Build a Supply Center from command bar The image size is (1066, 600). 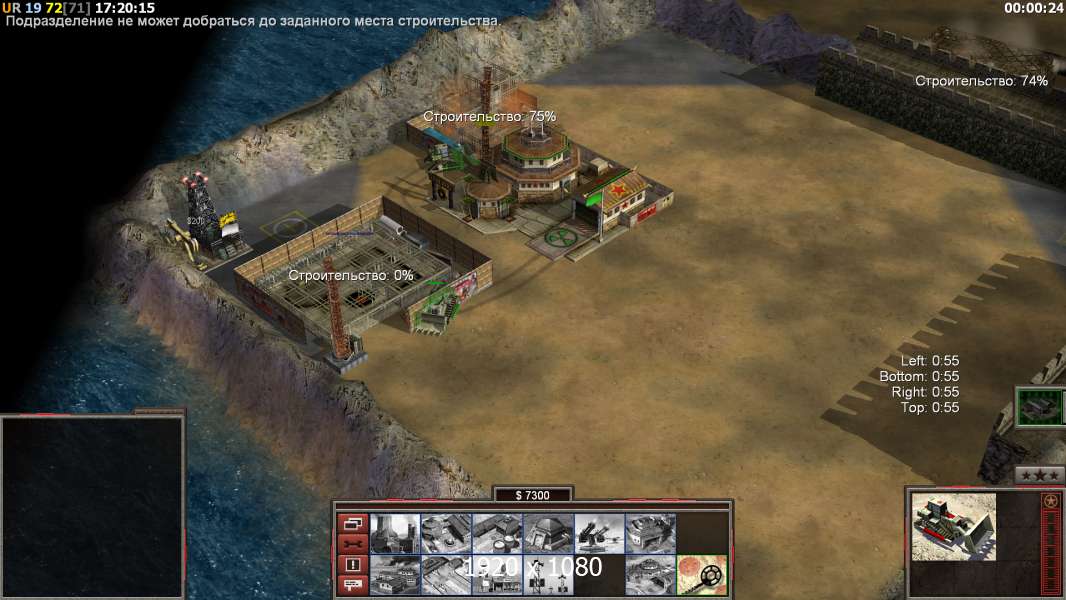(x=497, y=533)
